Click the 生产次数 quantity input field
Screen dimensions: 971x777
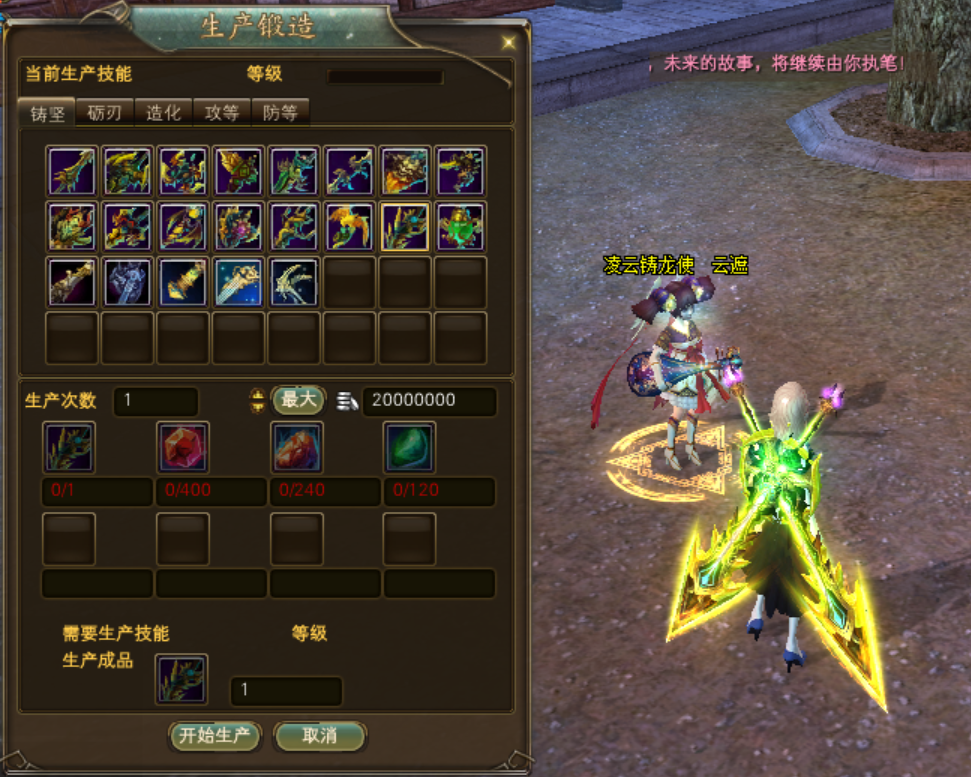155,401
